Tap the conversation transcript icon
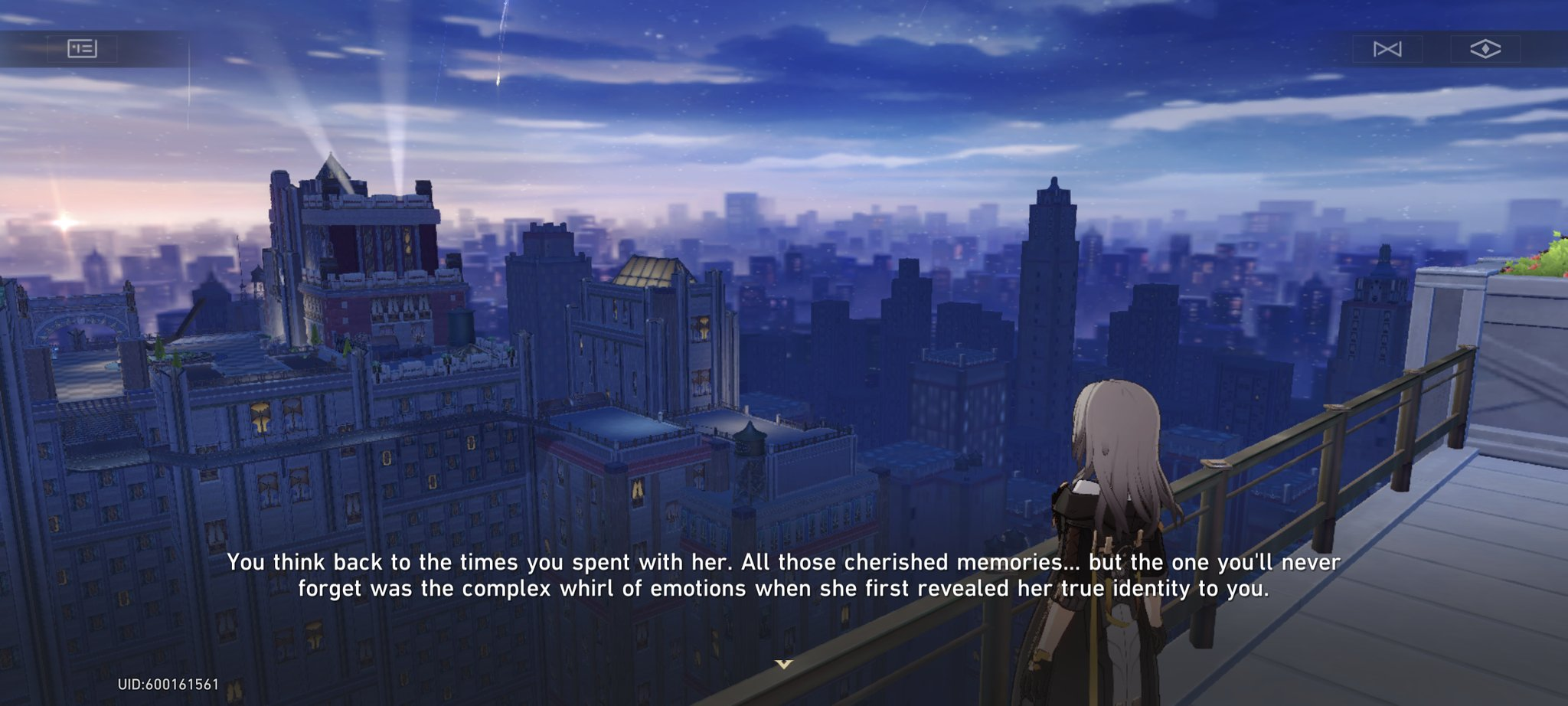The height and width of the screenshot is (706, 1568). tap(82, 48)
